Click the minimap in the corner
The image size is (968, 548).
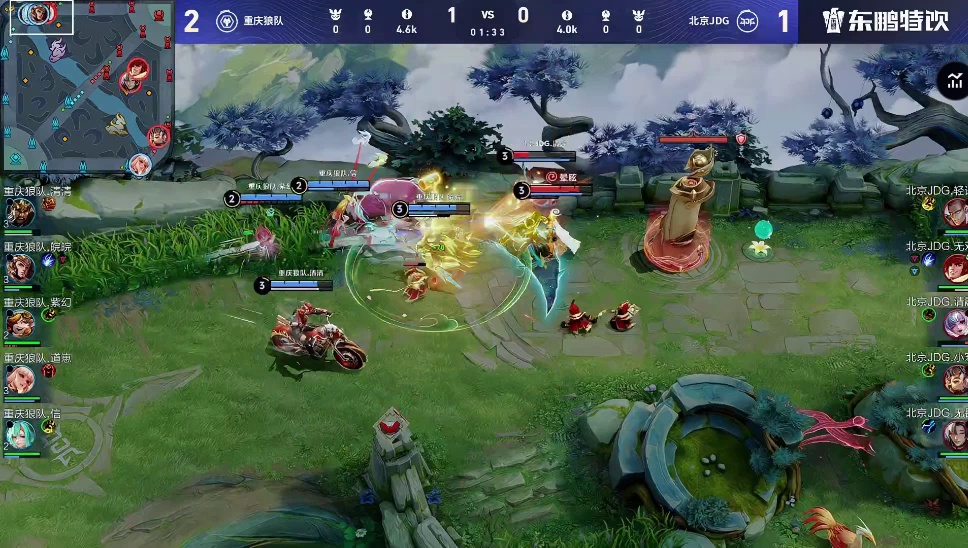[86, 86]
